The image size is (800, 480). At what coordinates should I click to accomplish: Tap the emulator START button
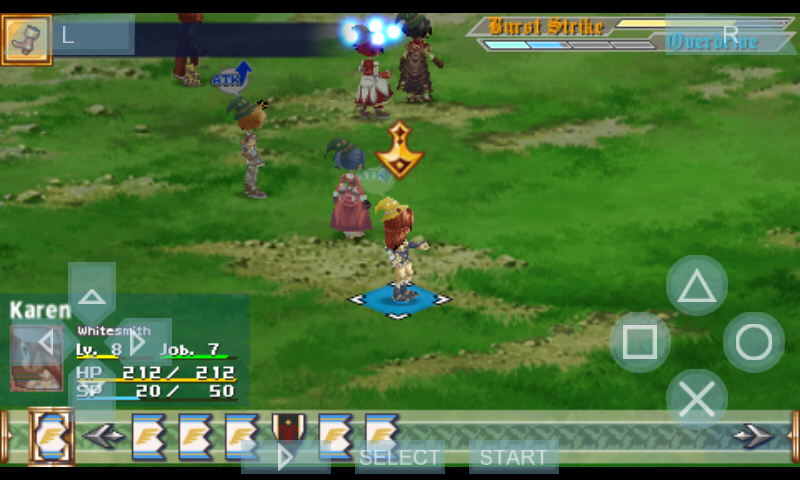pos(513,457)
